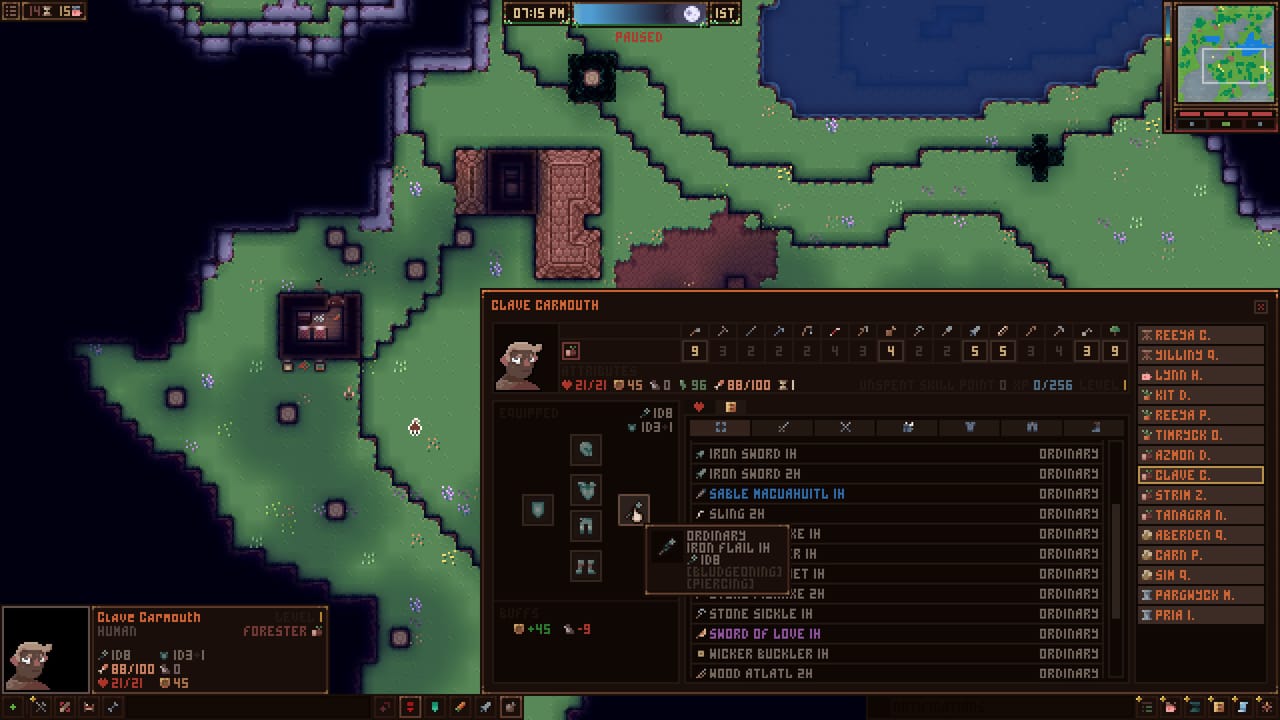Switch to the coin inventory tab
Viewport: 1280px width, 720px height.
pyautogui.click(x=733, y=406)
